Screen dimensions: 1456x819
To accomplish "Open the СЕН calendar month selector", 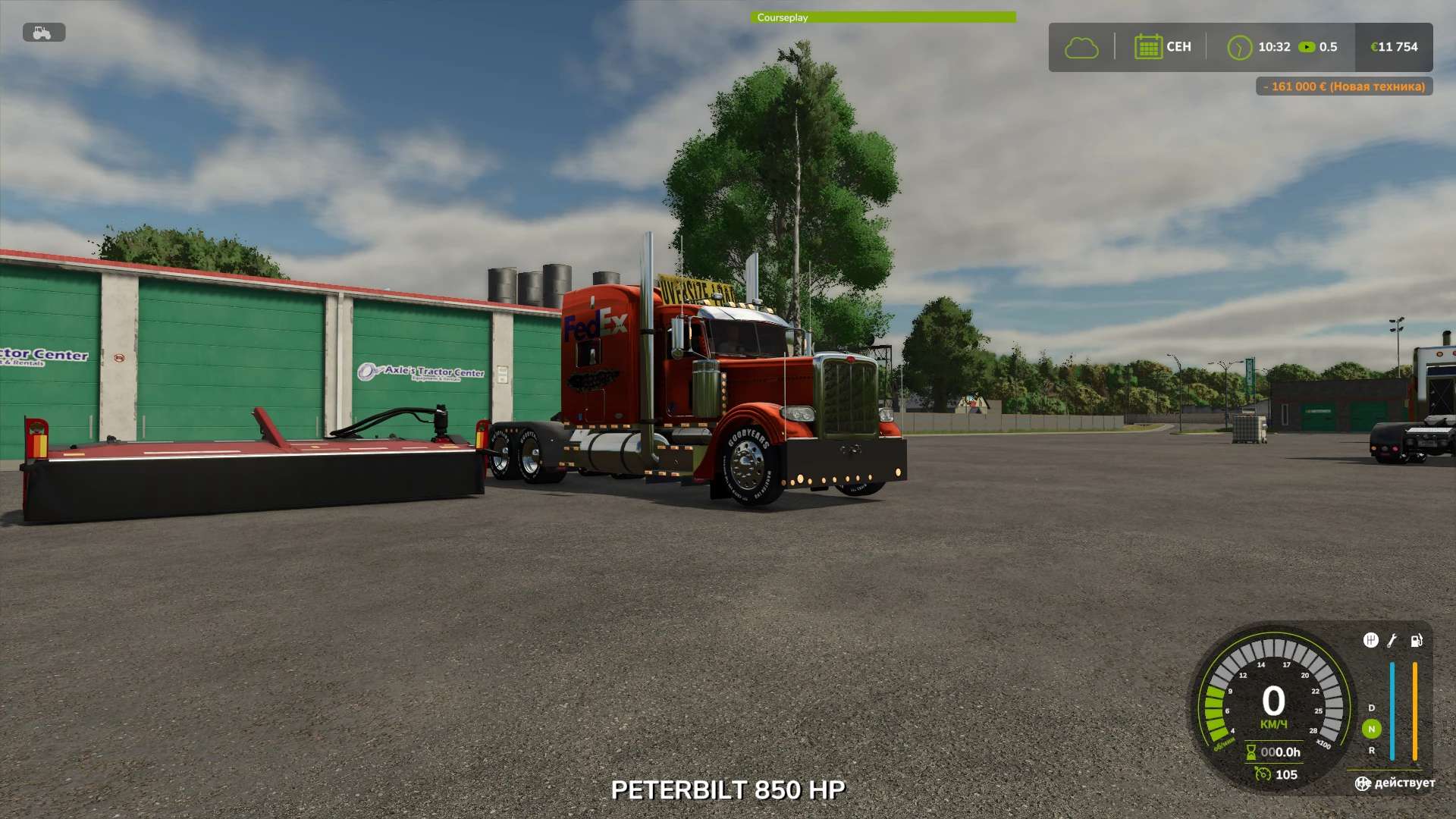I will point(1162,47).
